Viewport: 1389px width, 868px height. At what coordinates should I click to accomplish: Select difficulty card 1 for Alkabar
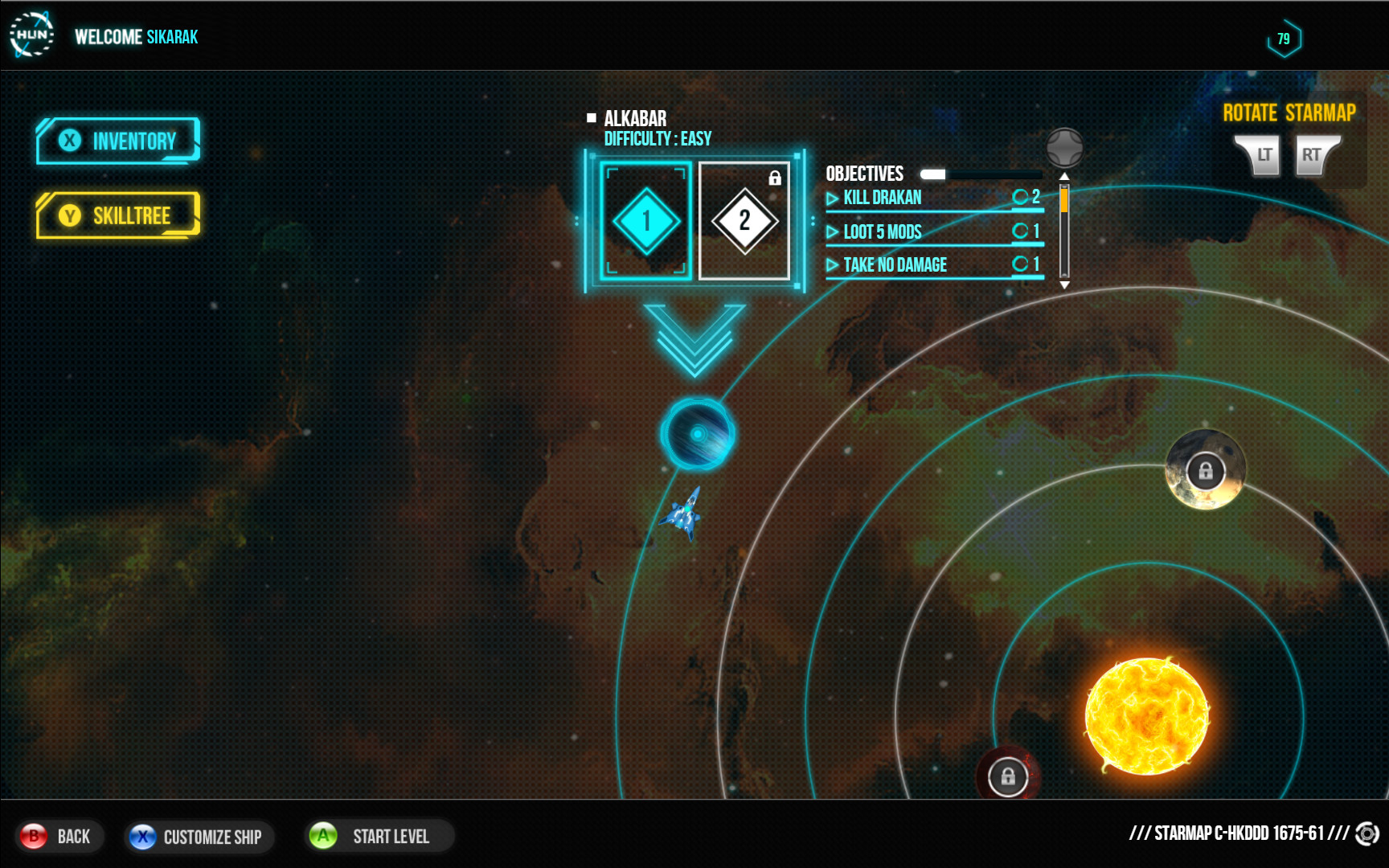point(645,219)
